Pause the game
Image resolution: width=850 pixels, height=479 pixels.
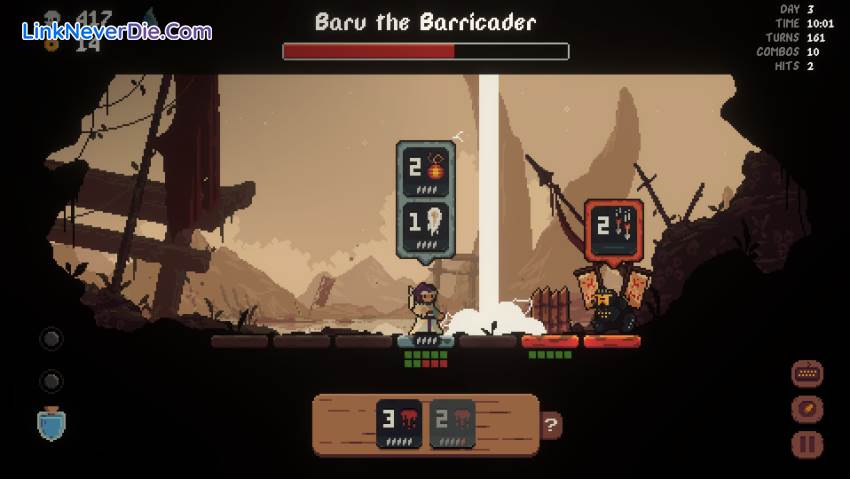pyautogui.click(x=807, y=444)
